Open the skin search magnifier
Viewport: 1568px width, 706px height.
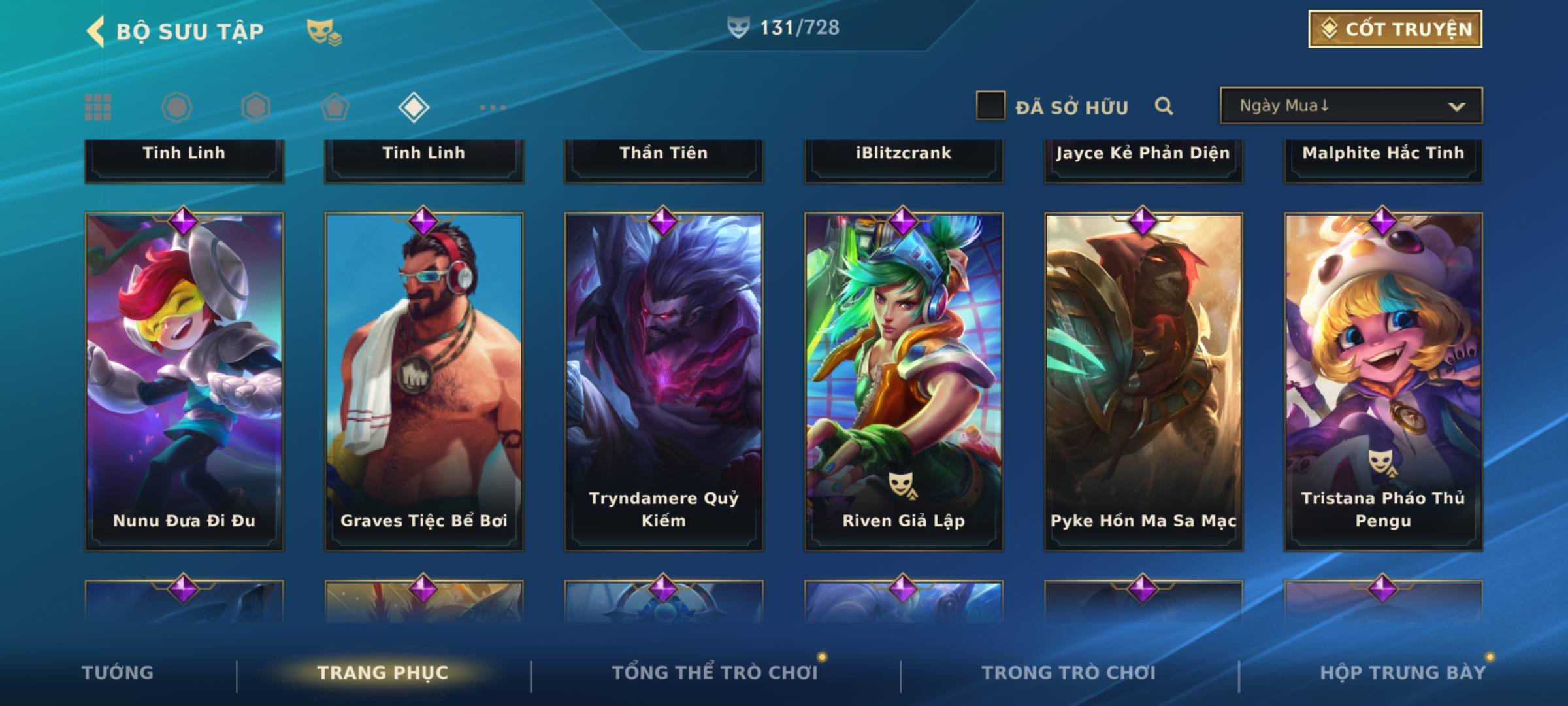(1164, 106)
